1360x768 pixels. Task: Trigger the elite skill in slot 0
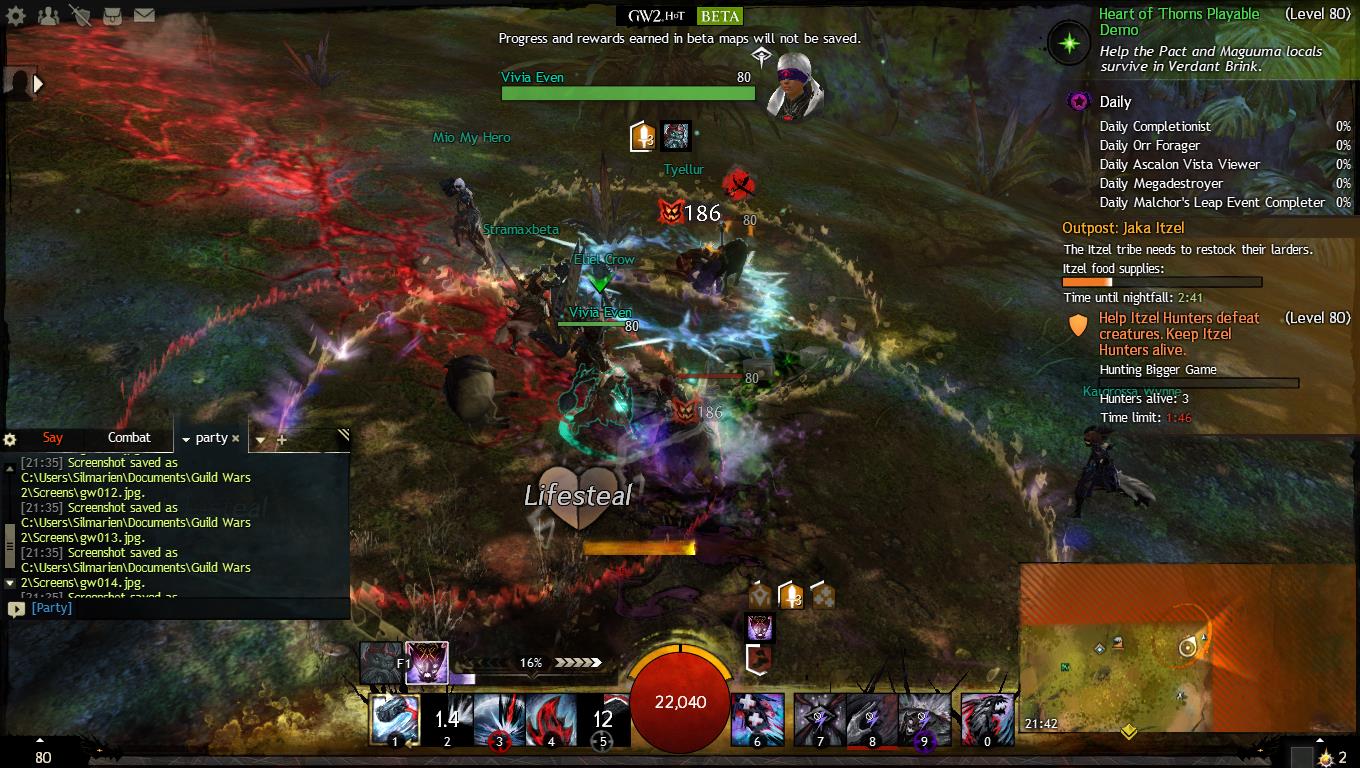pos(987,719)
